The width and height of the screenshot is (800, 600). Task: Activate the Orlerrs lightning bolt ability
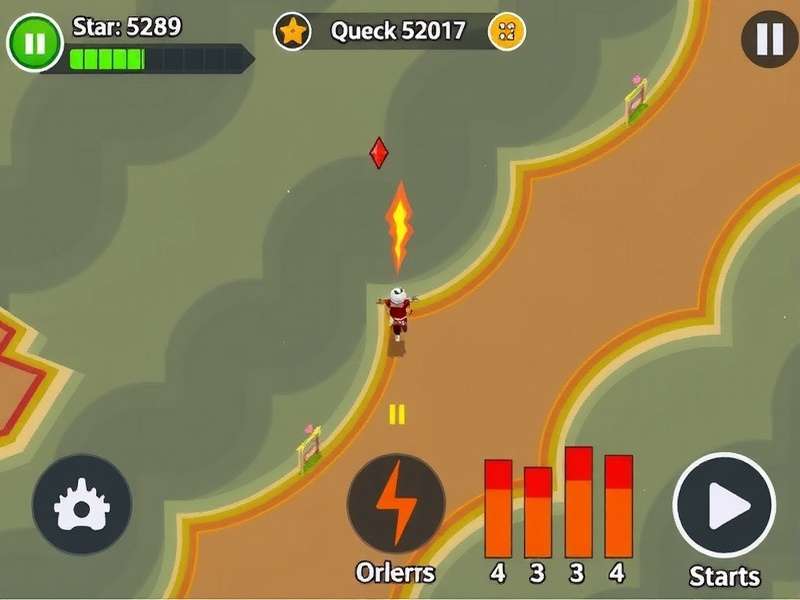(396, 503)
